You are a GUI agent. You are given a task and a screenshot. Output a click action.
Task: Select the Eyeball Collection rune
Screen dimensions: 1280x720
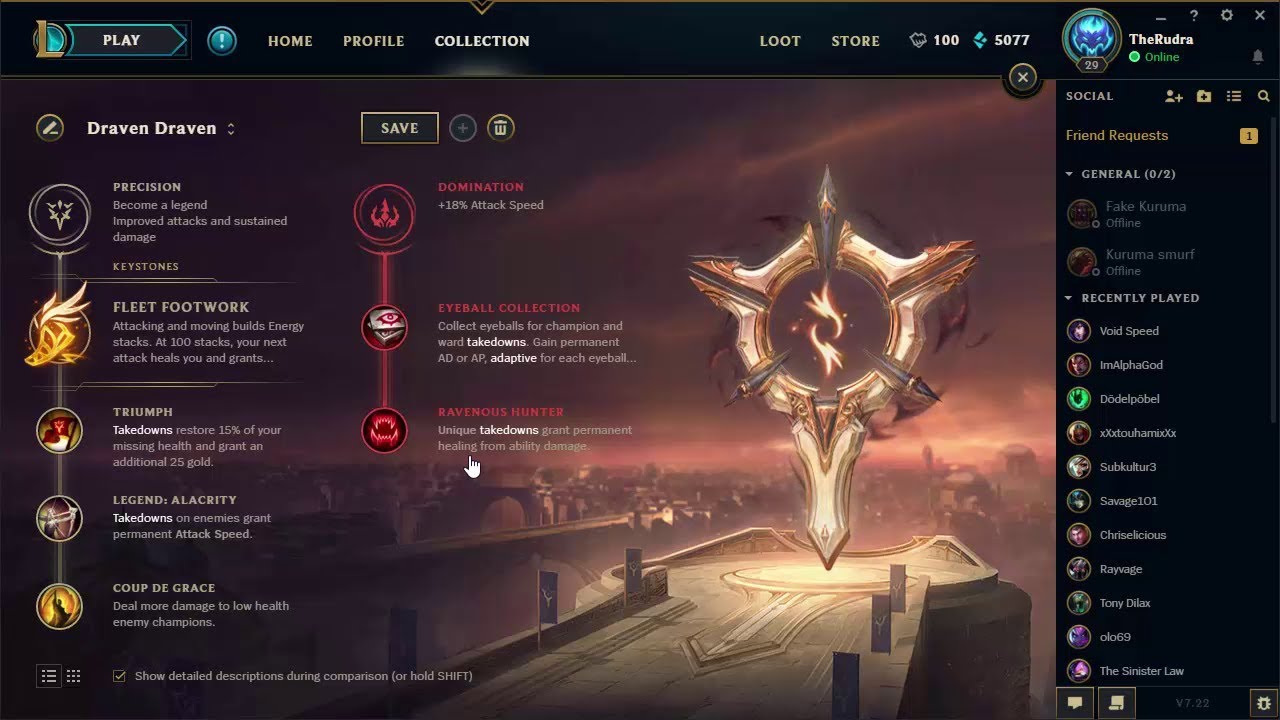[385, 327]
